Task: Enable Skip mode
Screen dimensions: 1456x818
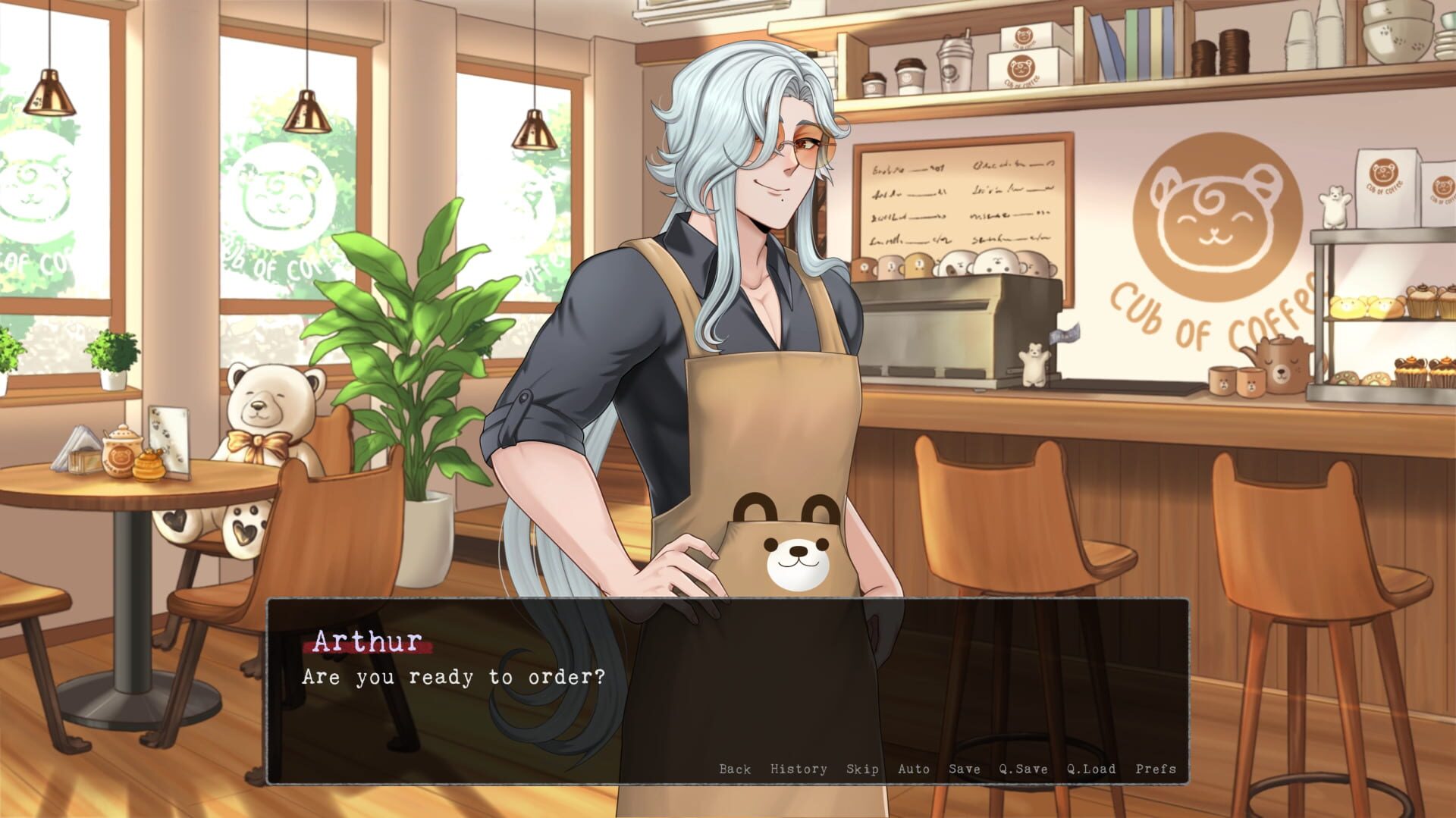Action: 864,769
